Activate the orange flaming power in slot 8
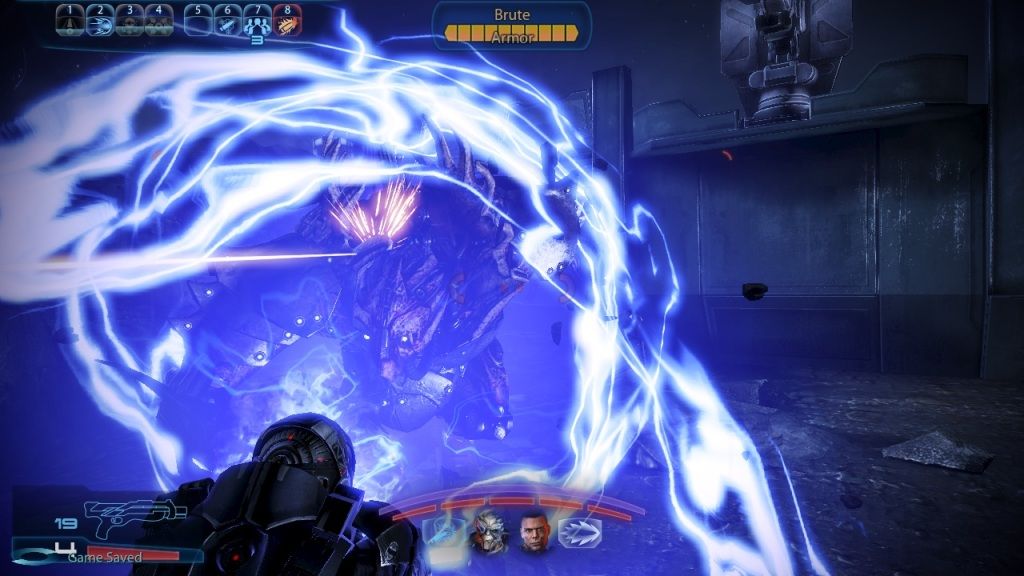The height and width of the screenshot is (576, 1024). [x=286, y=21]
